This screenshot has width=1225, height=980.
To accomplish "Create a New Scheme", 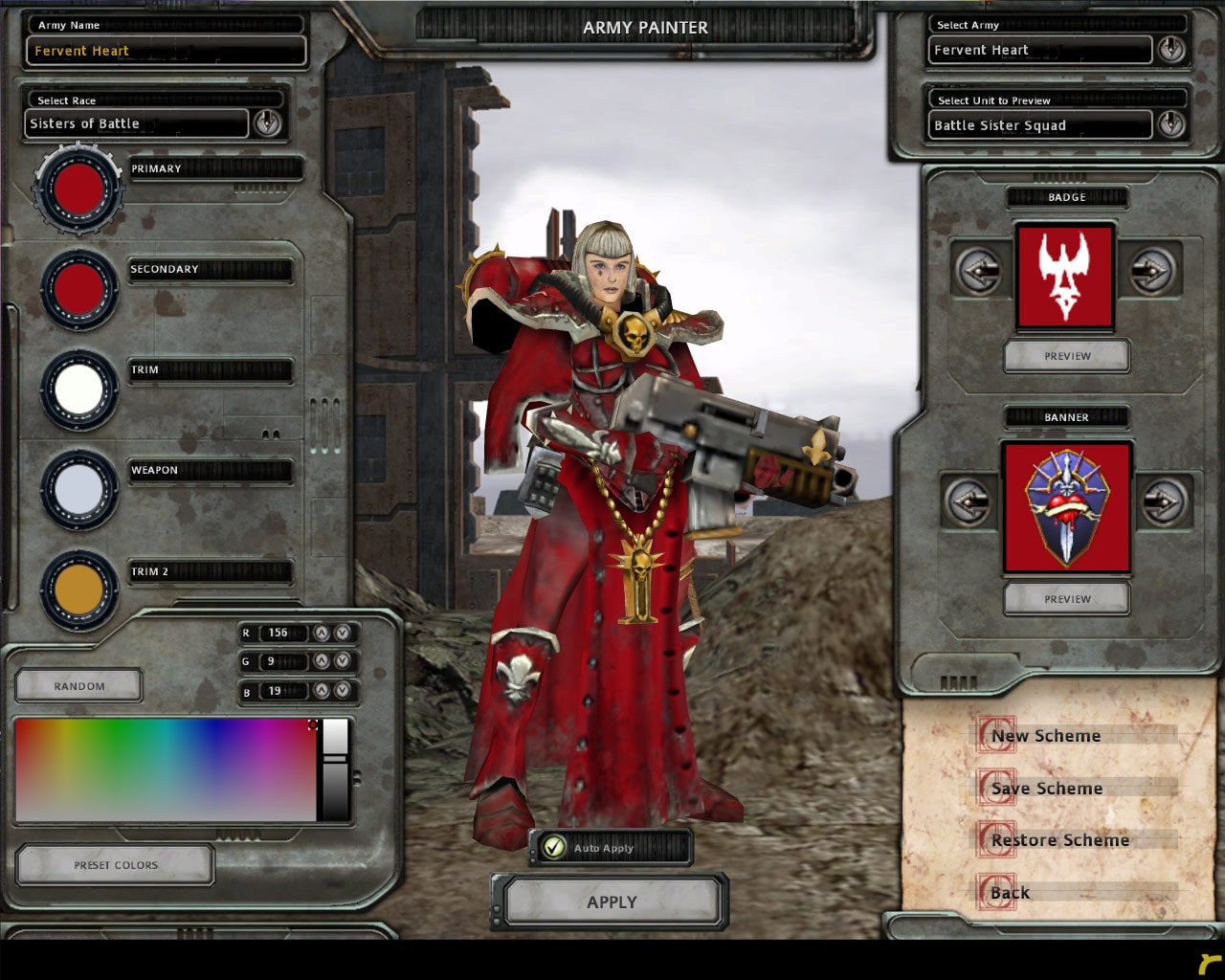I will (1045, 736).
